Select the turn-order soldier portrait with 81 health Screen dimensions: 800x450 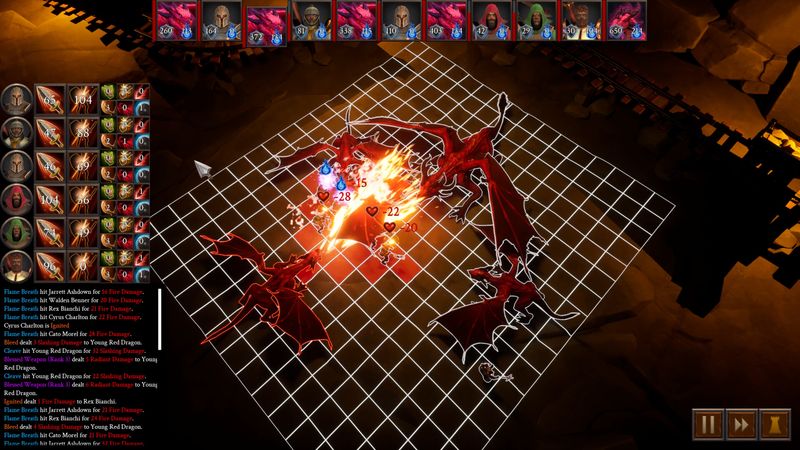pos(310,20)
